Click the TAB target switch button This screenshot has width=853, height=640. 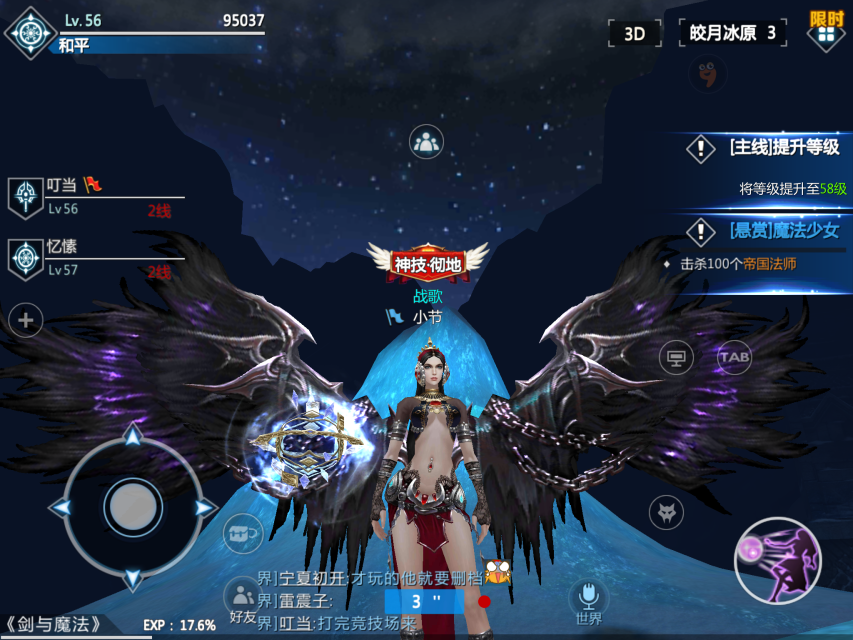coord(735,357)
